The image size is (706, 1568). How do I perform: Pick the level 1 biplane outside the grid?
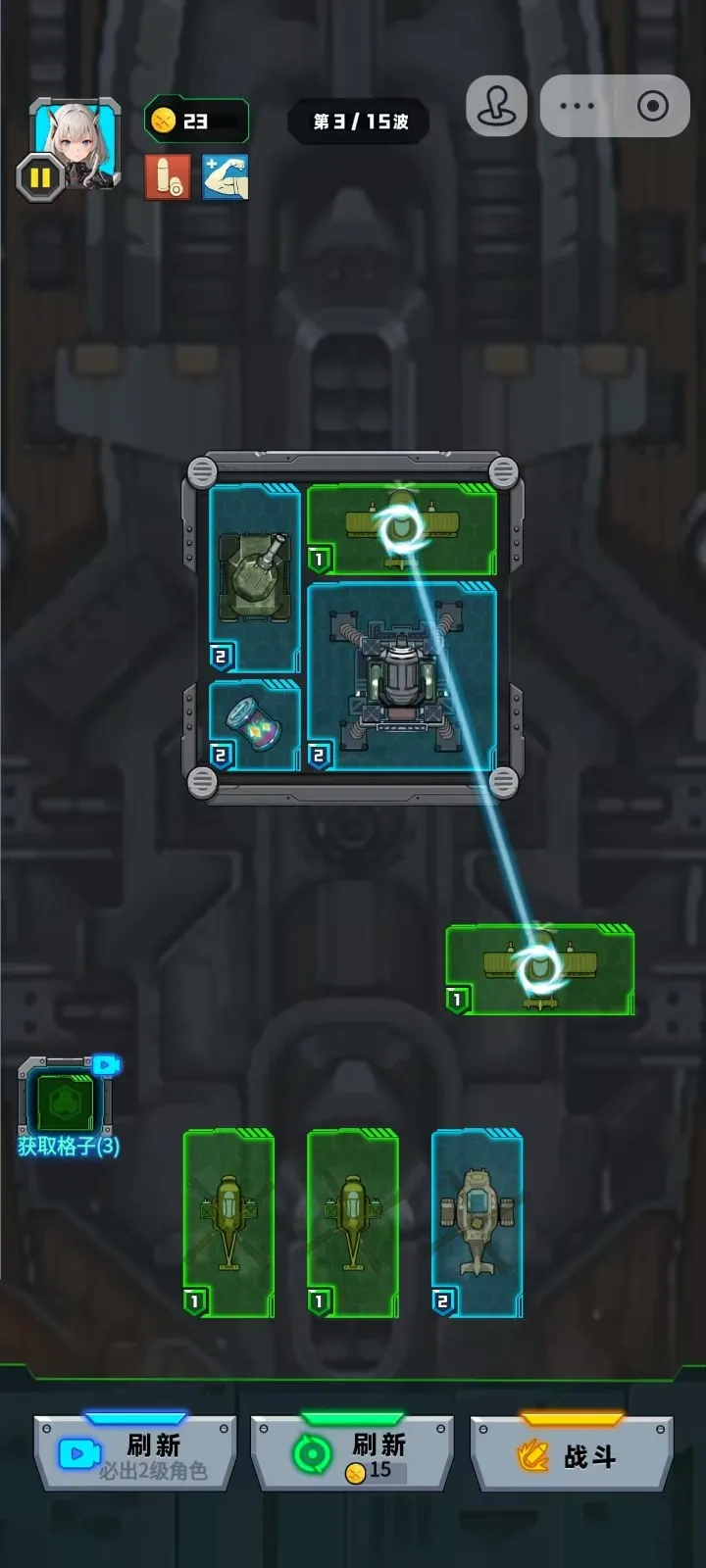pos(539,969)
